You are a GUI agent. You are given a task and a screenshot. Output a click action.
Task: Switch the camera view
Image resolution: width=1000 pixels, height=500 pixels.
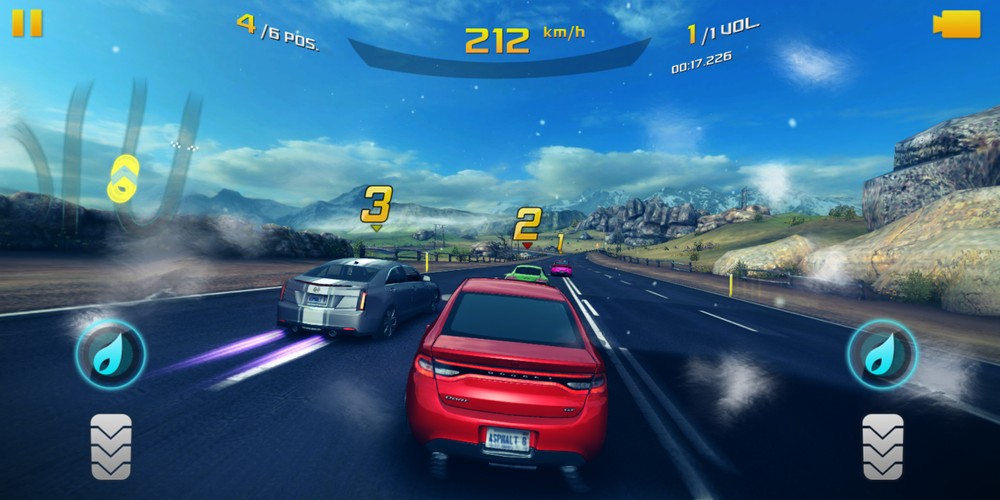(956, 24)
